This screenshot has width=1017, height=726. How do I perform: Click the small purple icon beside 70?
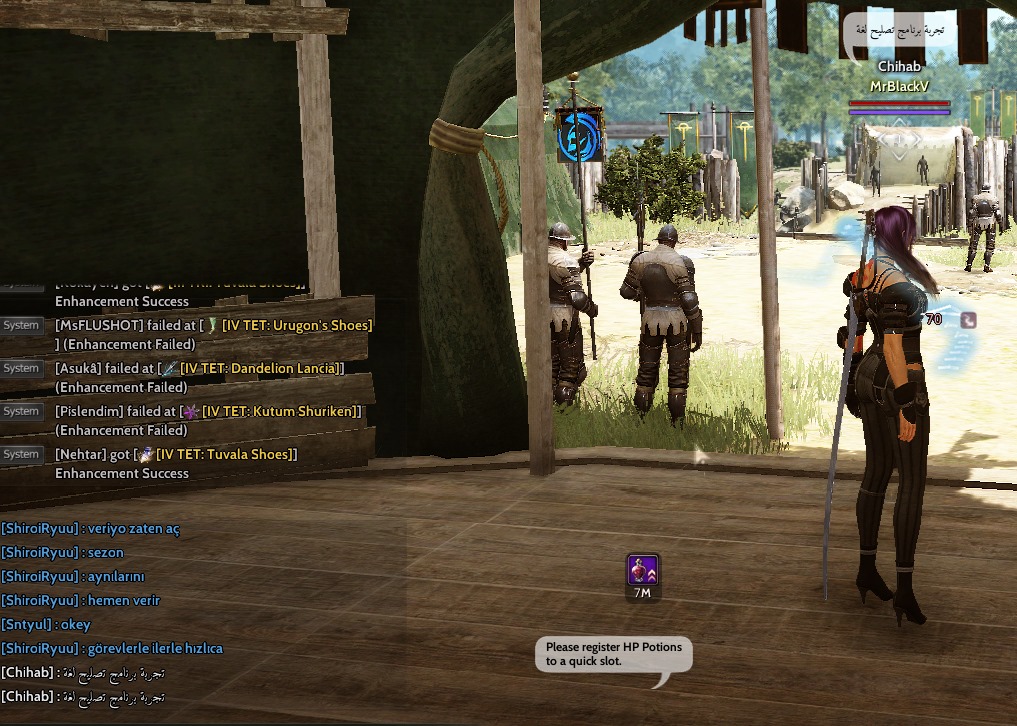pyautogui.click(x=967, y=320)
